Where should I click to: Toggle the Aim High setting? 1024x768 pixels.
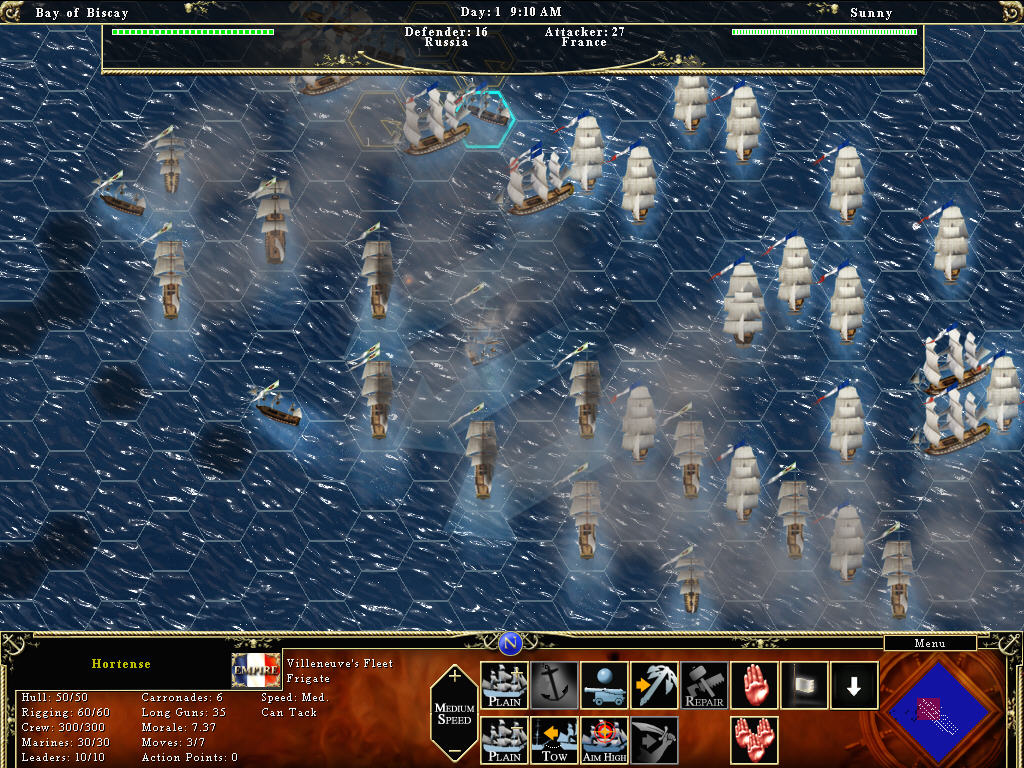pos(604,741)
